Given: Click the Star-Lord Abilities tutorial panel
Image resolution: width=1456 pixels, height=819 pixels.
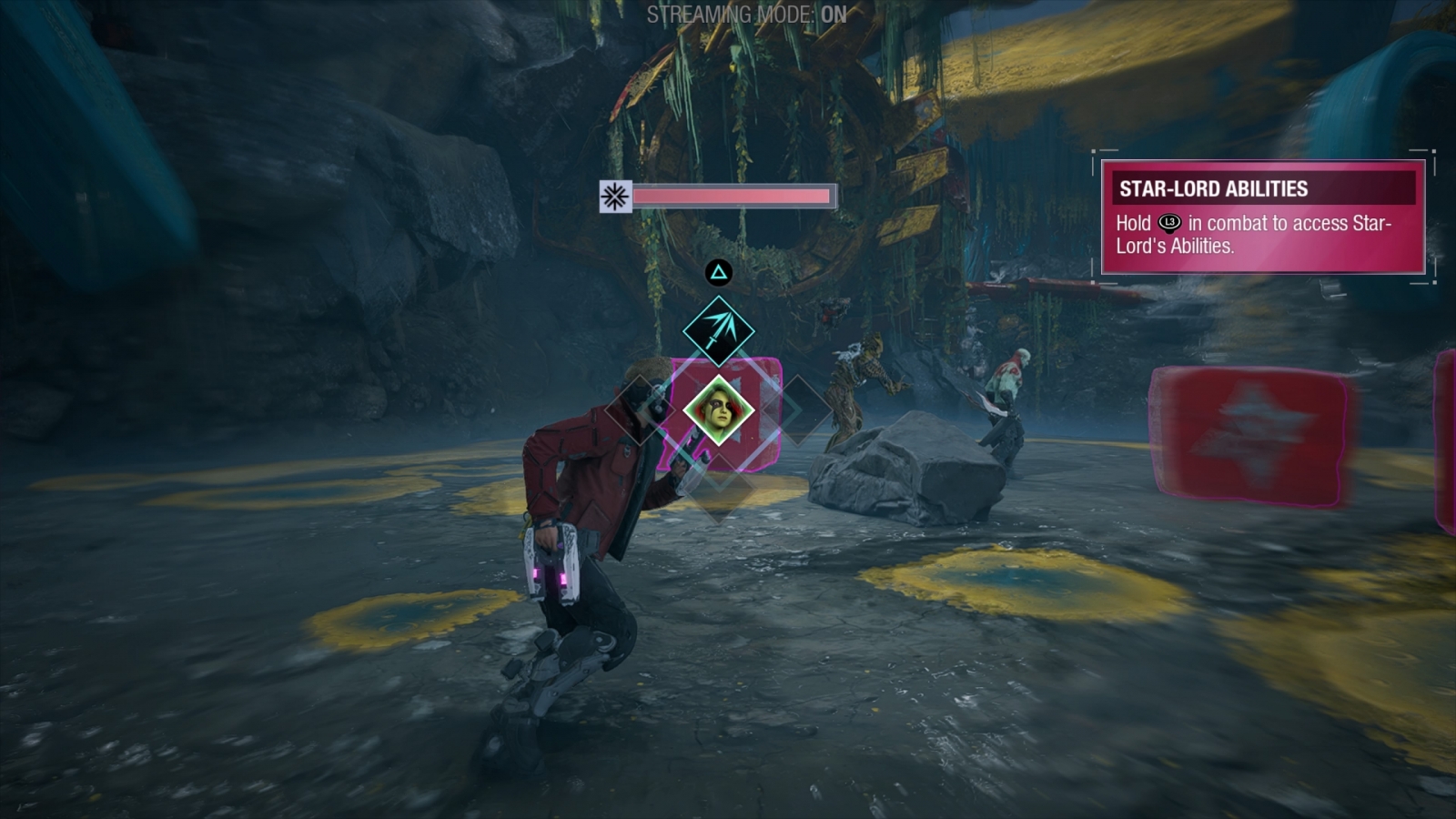Looking at the screenshot, I should [x=1263, y=217].
